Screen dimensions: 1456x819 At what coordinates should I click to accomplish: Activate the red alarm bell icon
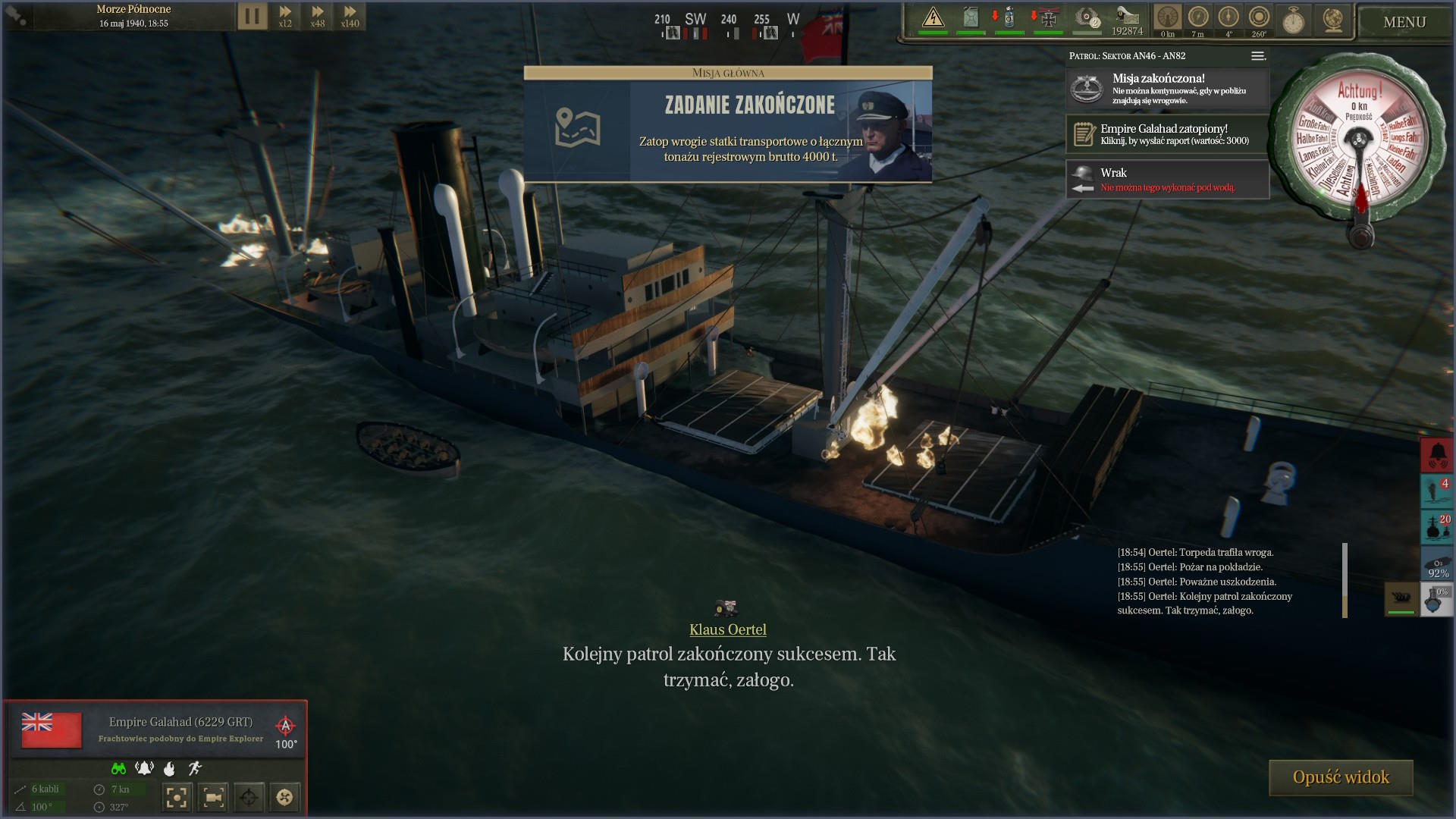pyautogui.click(x=1436, y=455)
